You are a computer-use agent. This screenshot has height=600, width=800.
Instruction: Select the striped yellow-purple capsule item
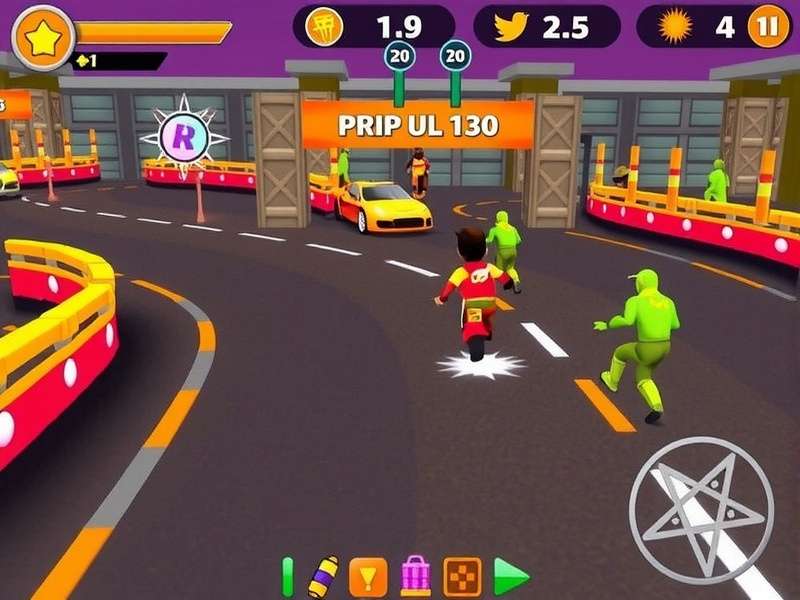pos(323,576)
